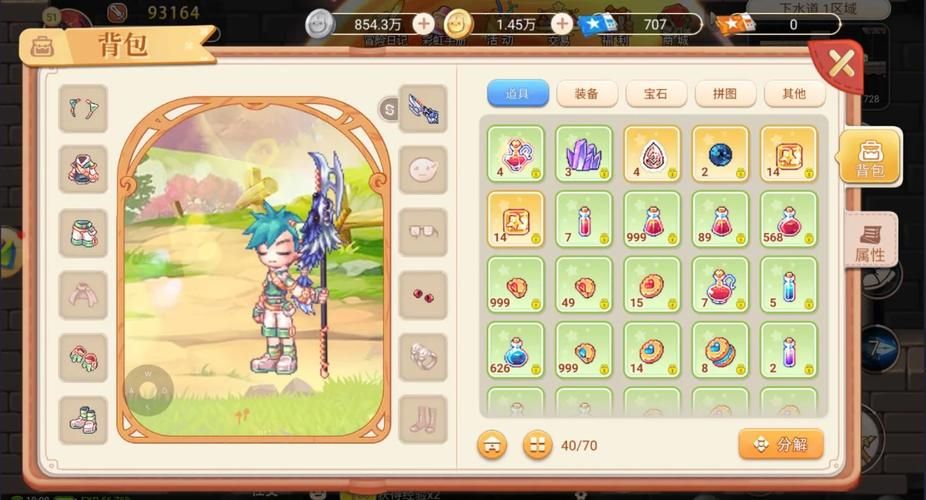The width and height of the screenshot is (926, 500).
Task: Choose the 背包 side tab
Action: (x=870, y=157)
